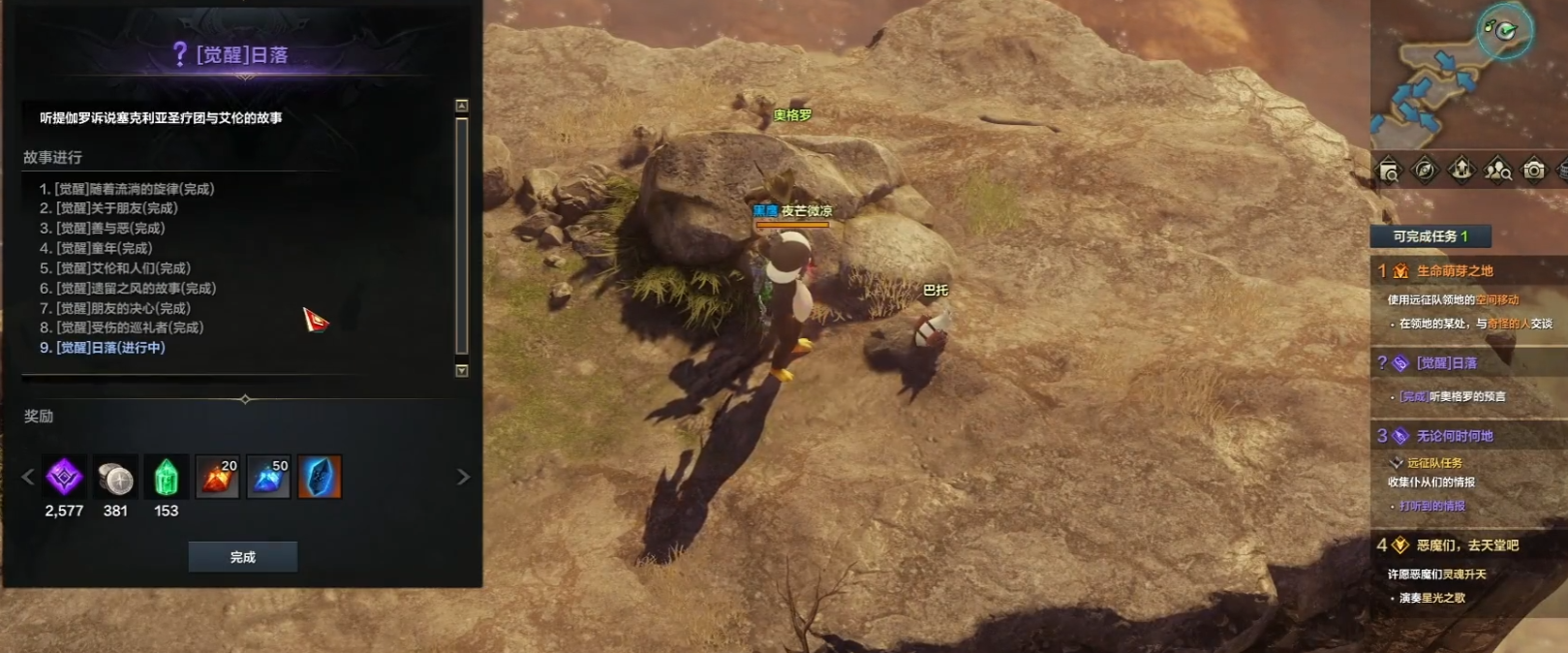1568x653 pixels.
Task: Select story entry 9 [觉醒]日落(进行中)
Action: click(x=103, y=348)
